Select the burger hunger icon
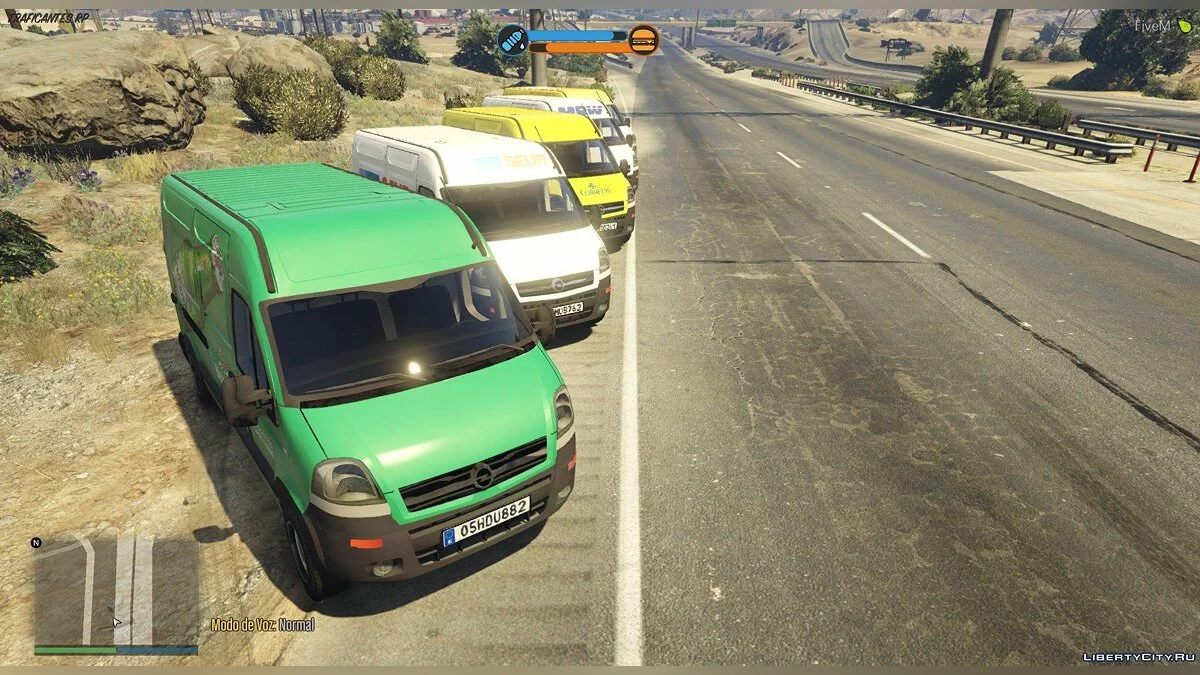 point(644,40)
